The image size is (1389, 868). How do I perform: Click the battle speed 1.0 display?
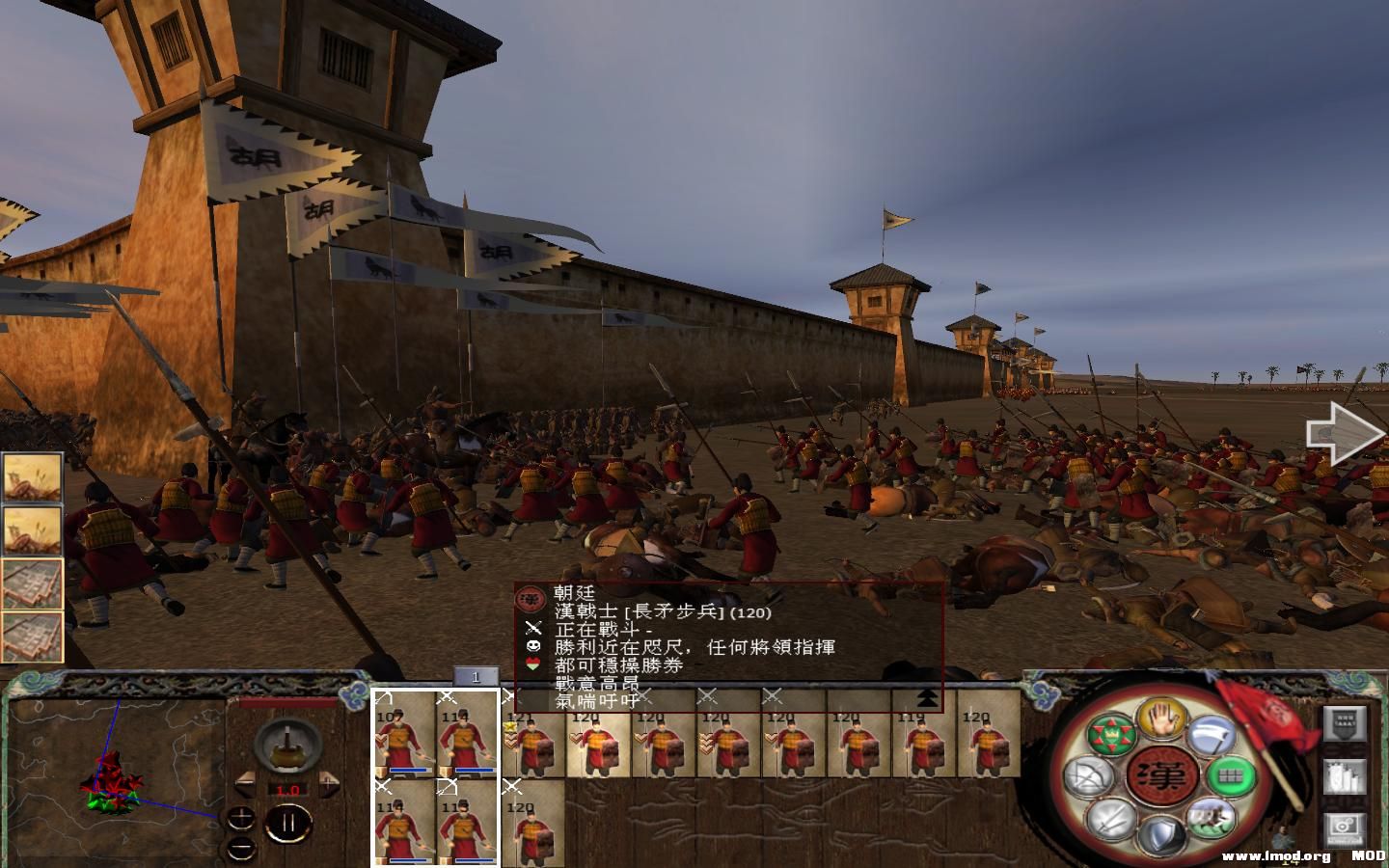[x=287, y=789]
